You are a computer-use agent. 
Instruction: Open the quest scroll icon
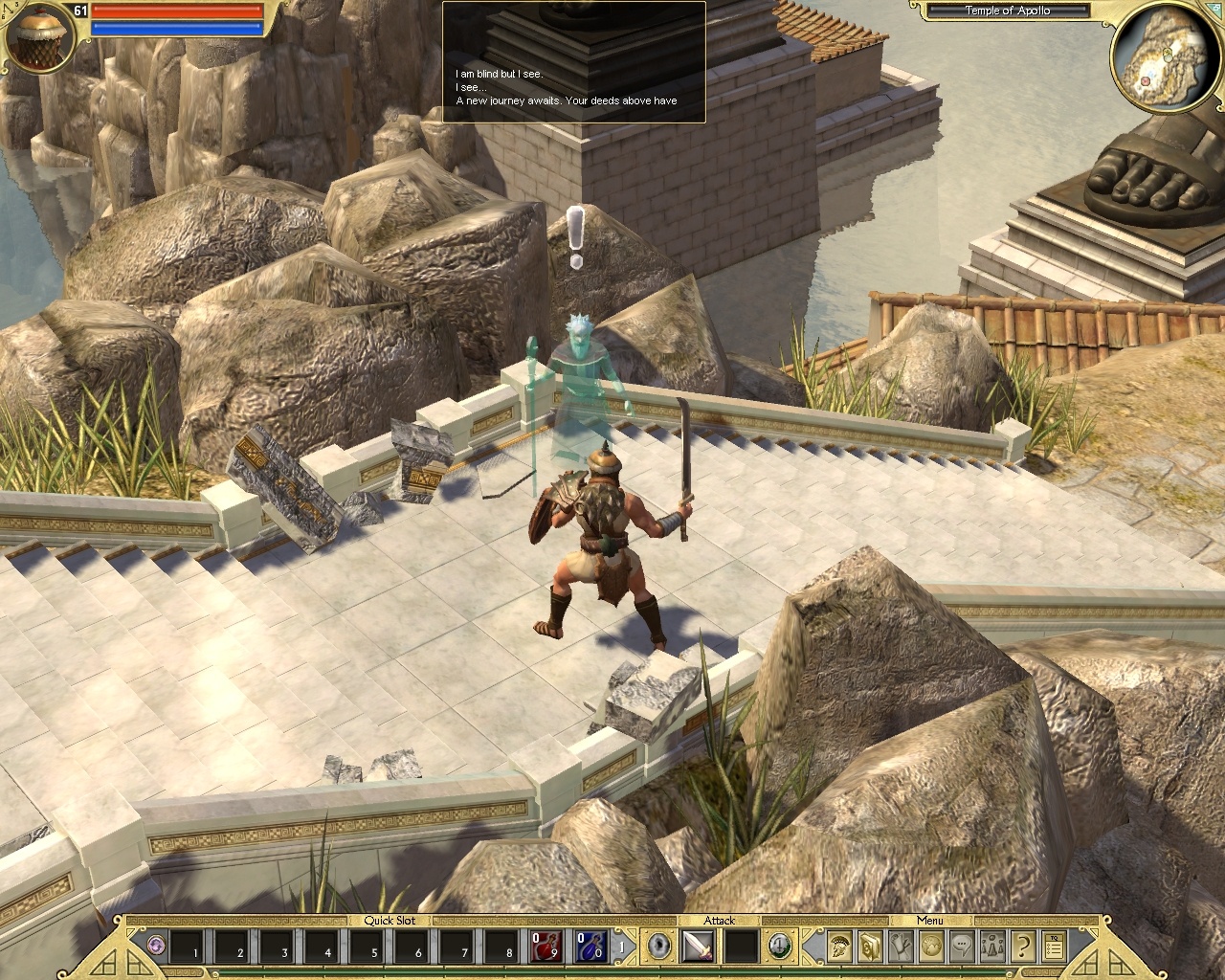901,946
